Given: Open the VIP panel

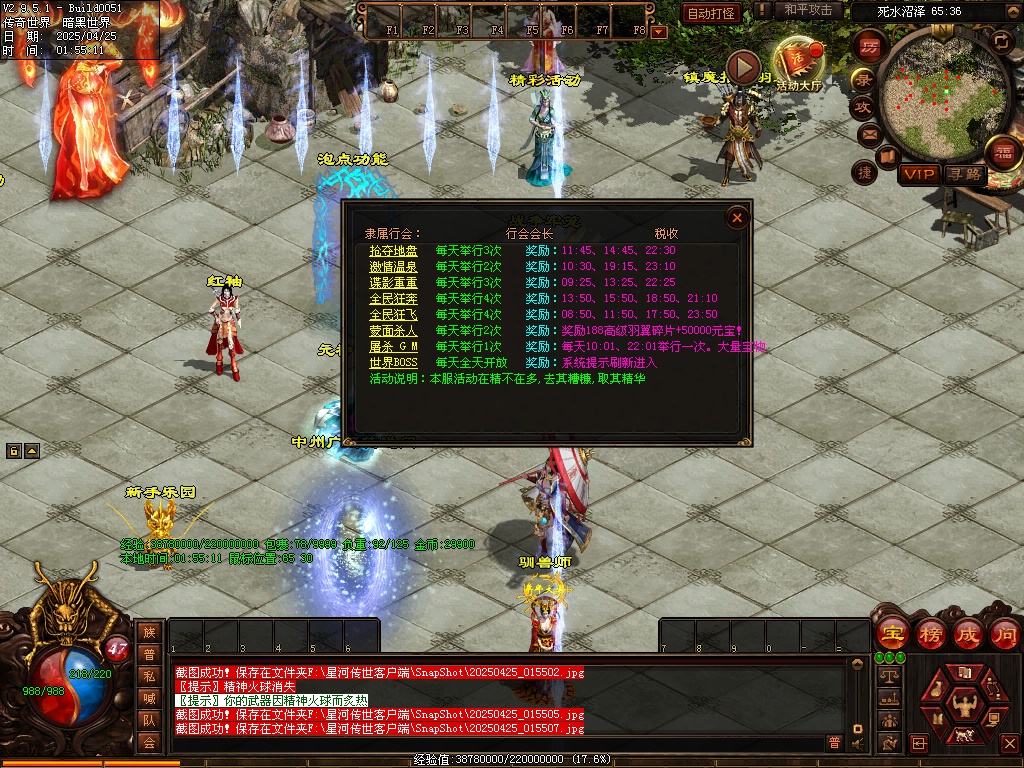Looking at the screenshot, I should [918, 174].
